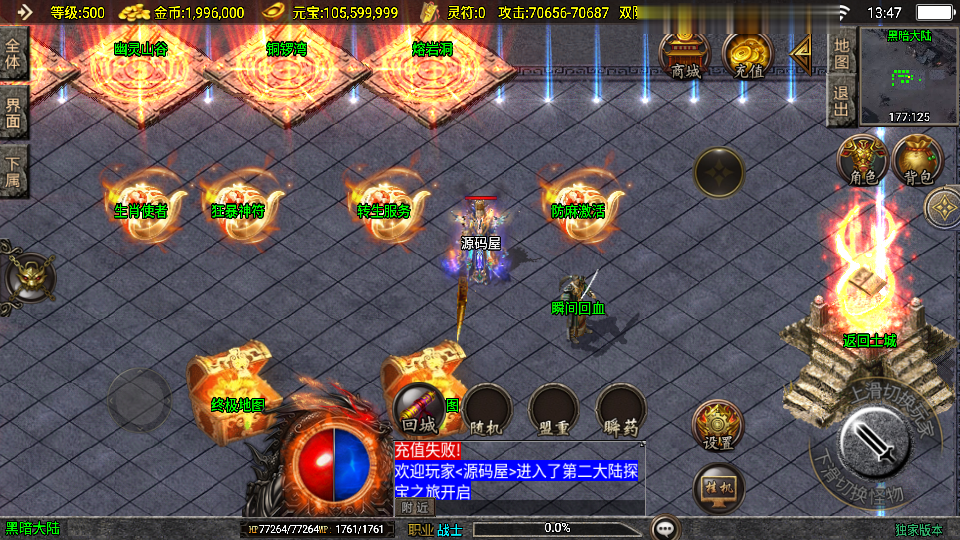Activate the 盟重 quick slot

[554, 410]
